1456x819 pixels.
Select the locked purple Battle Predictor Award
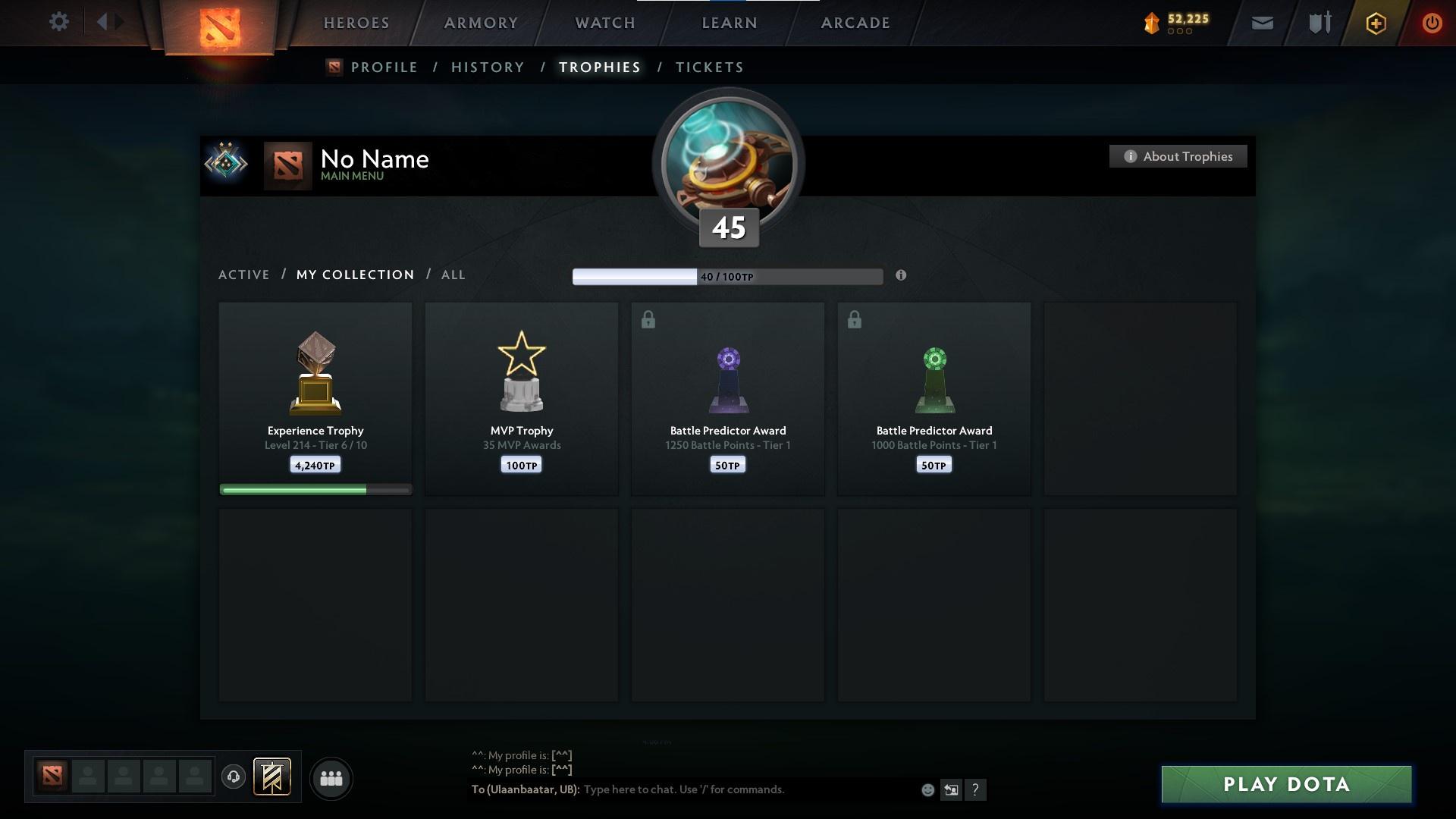727,398
